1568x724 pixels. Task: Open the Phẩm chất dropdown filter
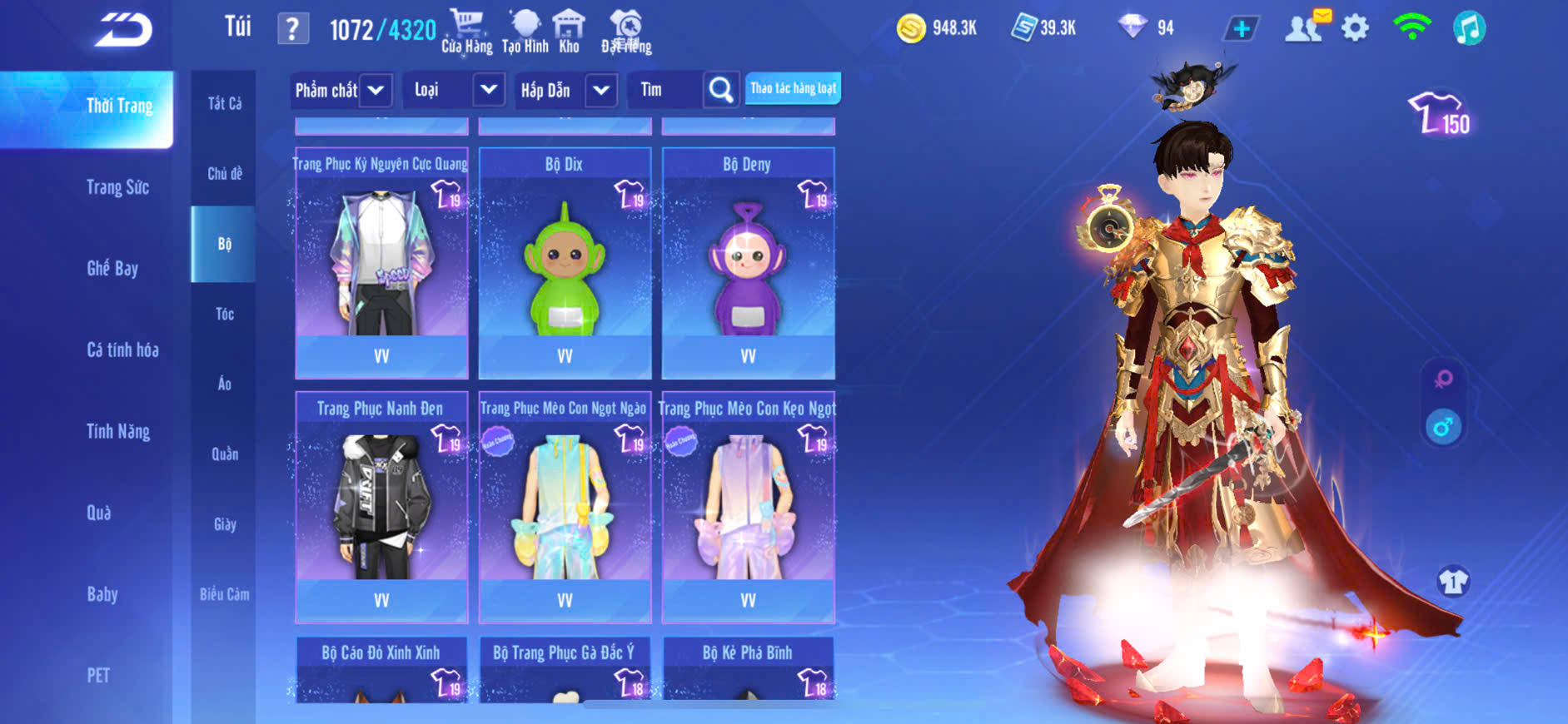click(341, 90)
